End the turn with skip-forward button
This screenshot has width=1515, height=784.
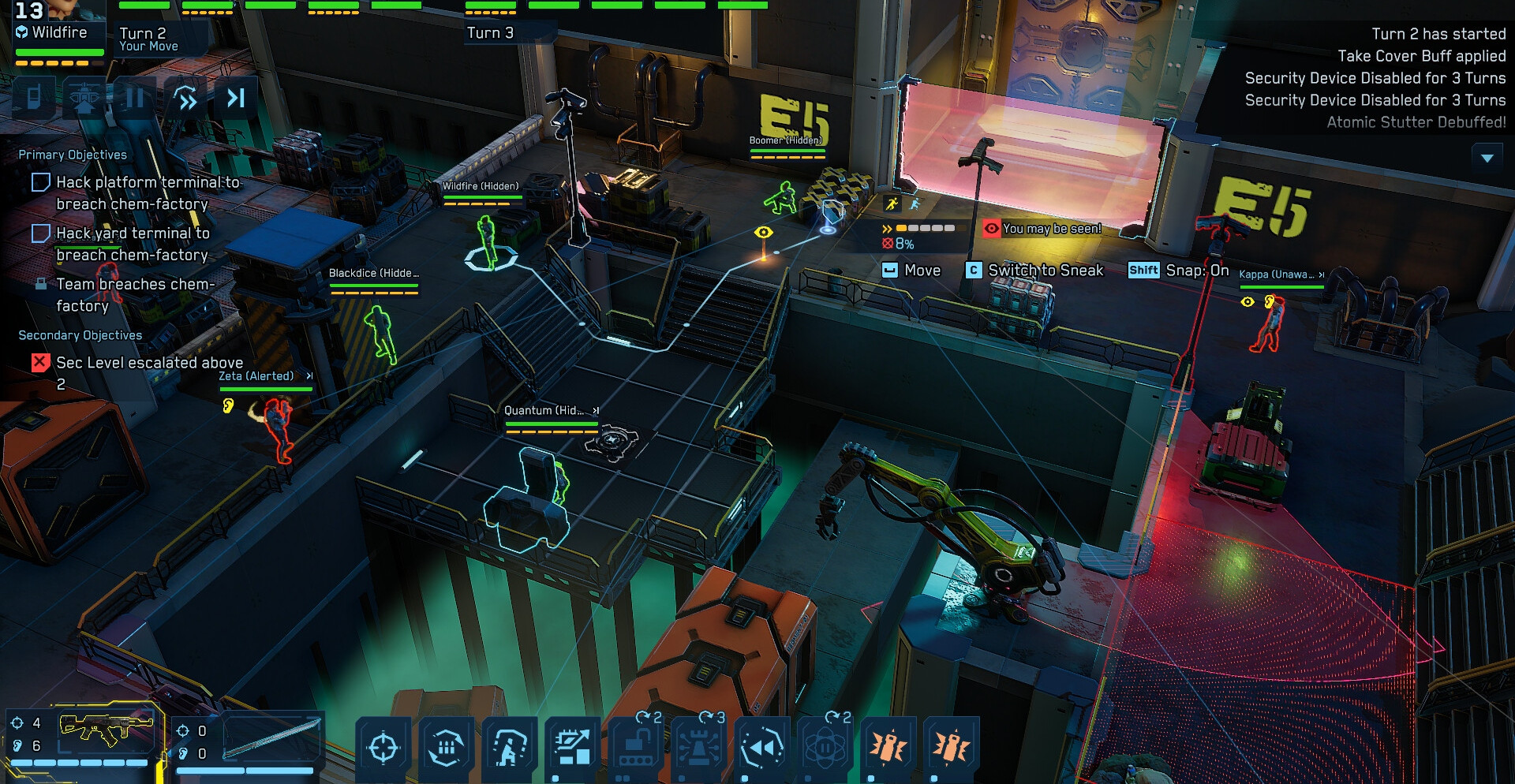236,98
